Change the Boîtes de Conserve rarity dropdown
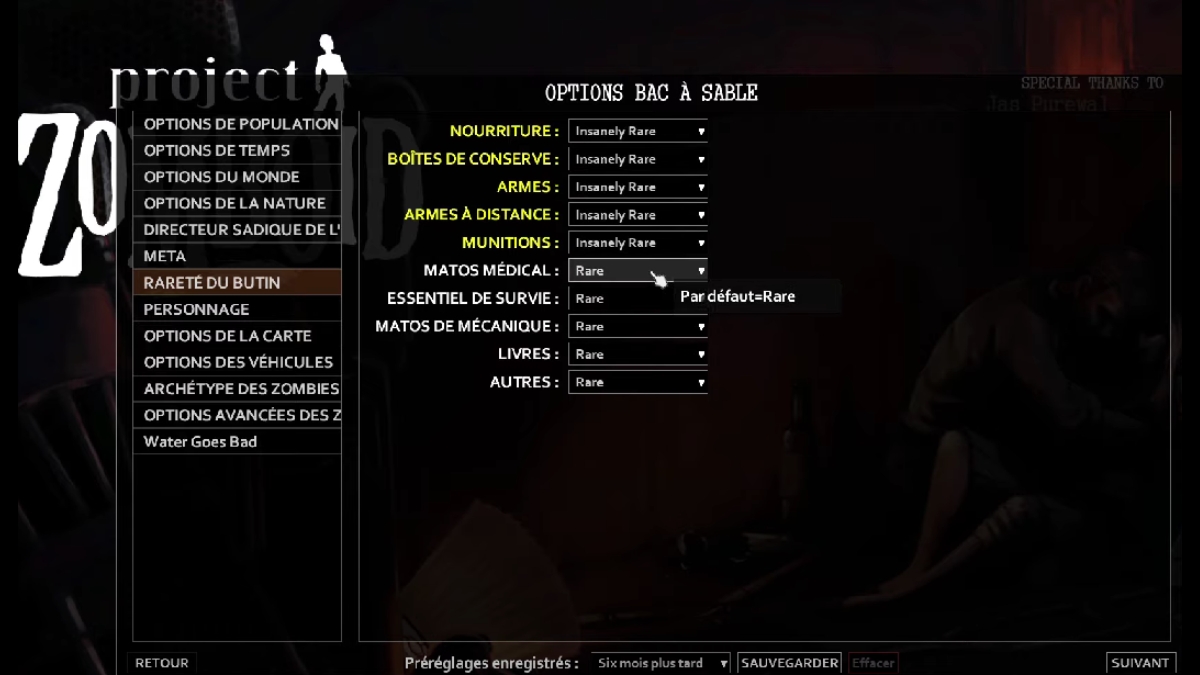Screen dimensions: 1200x675 [x=638, y=159]
